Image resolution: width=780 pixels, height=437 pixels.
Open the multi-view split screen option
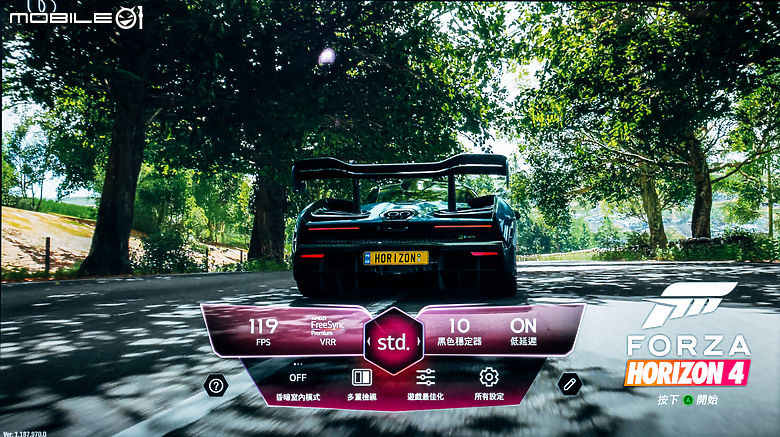click(361, 384)
